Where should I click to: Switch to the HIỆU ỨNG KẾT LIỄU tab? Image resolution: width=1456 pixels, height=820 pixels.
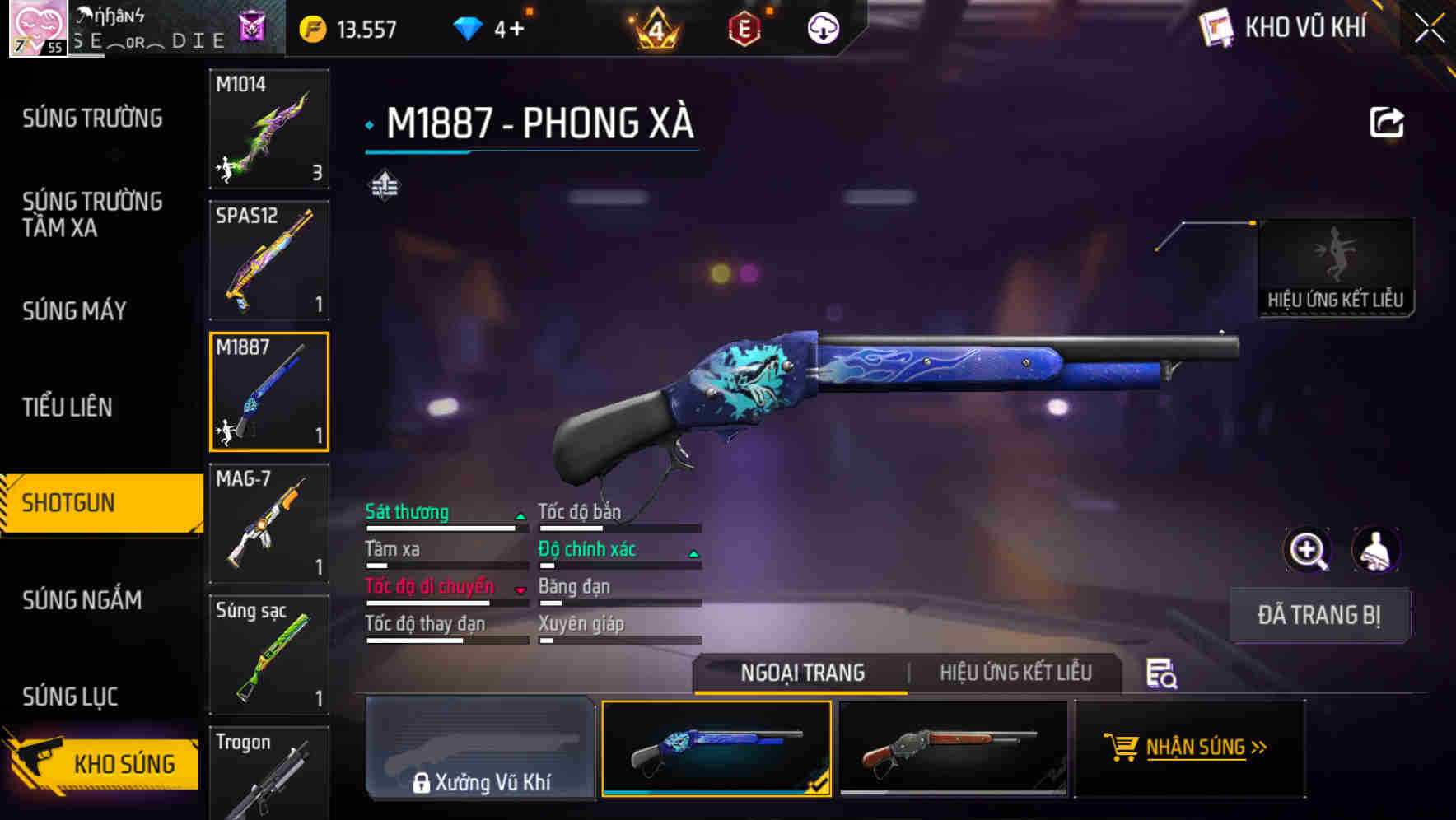pyautogui.click(x=1017, y=673)
